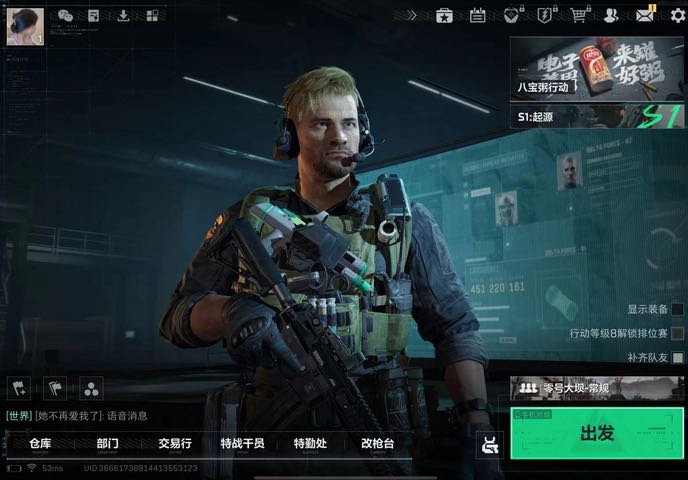Open the 八宝粥行动 event banner
This screenshot has width=688, height=480.
[561, 68]
